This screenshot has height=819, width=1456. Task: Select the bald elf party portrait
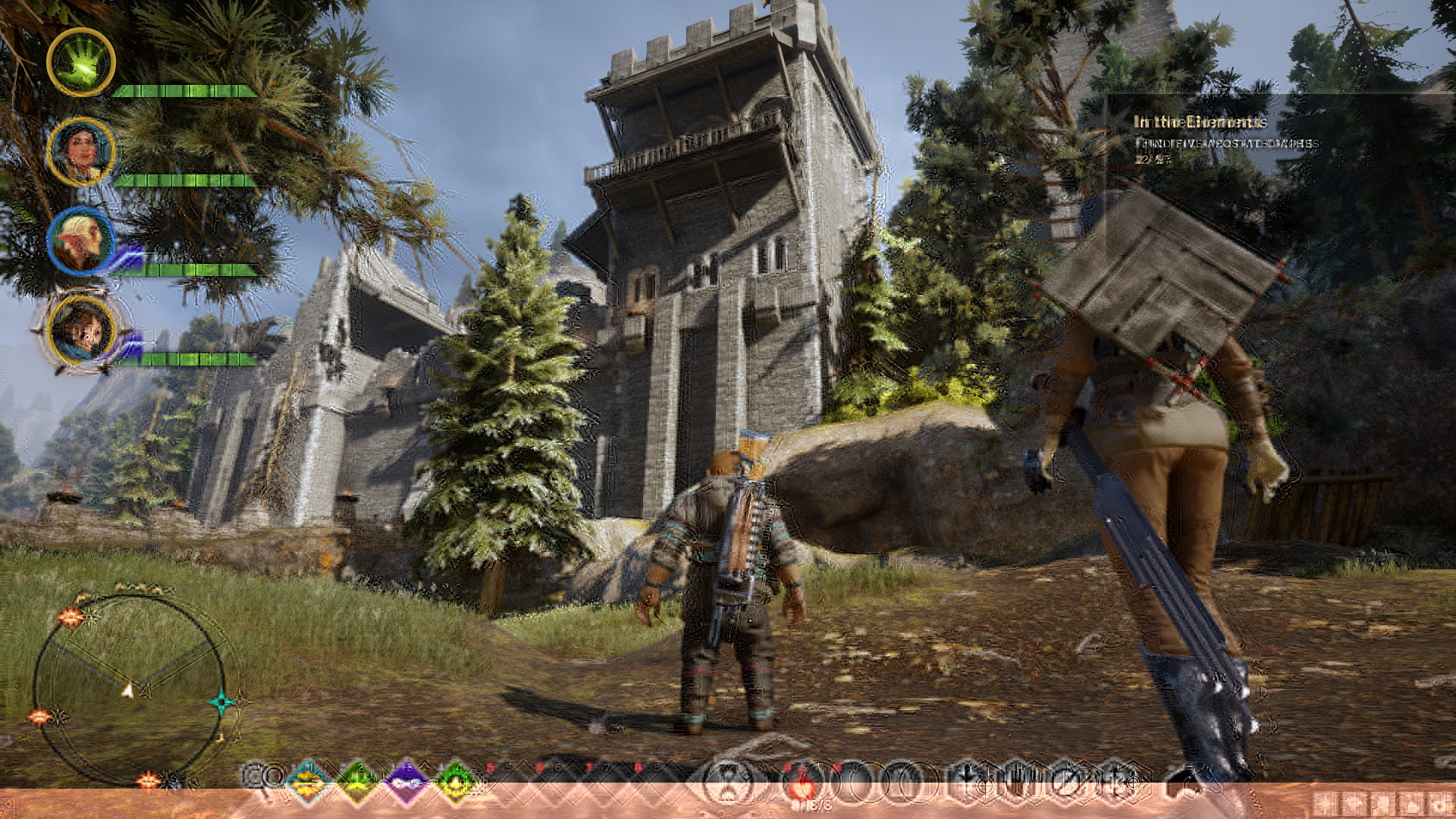81,241
